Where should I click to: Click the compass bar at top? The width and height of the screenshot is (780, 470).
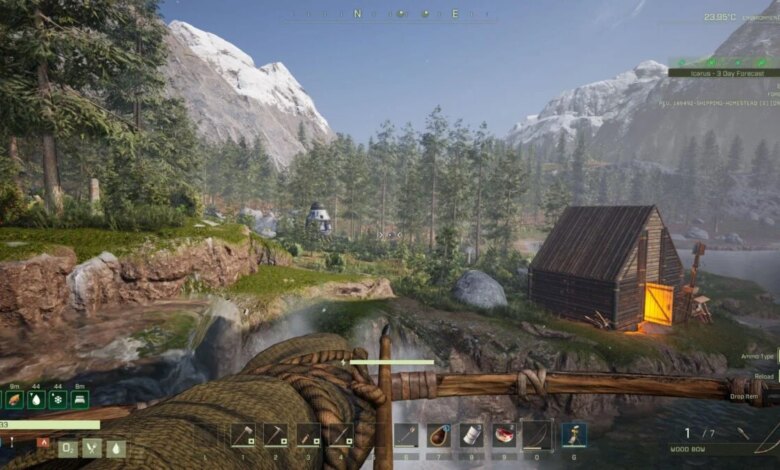pos(390,14)
